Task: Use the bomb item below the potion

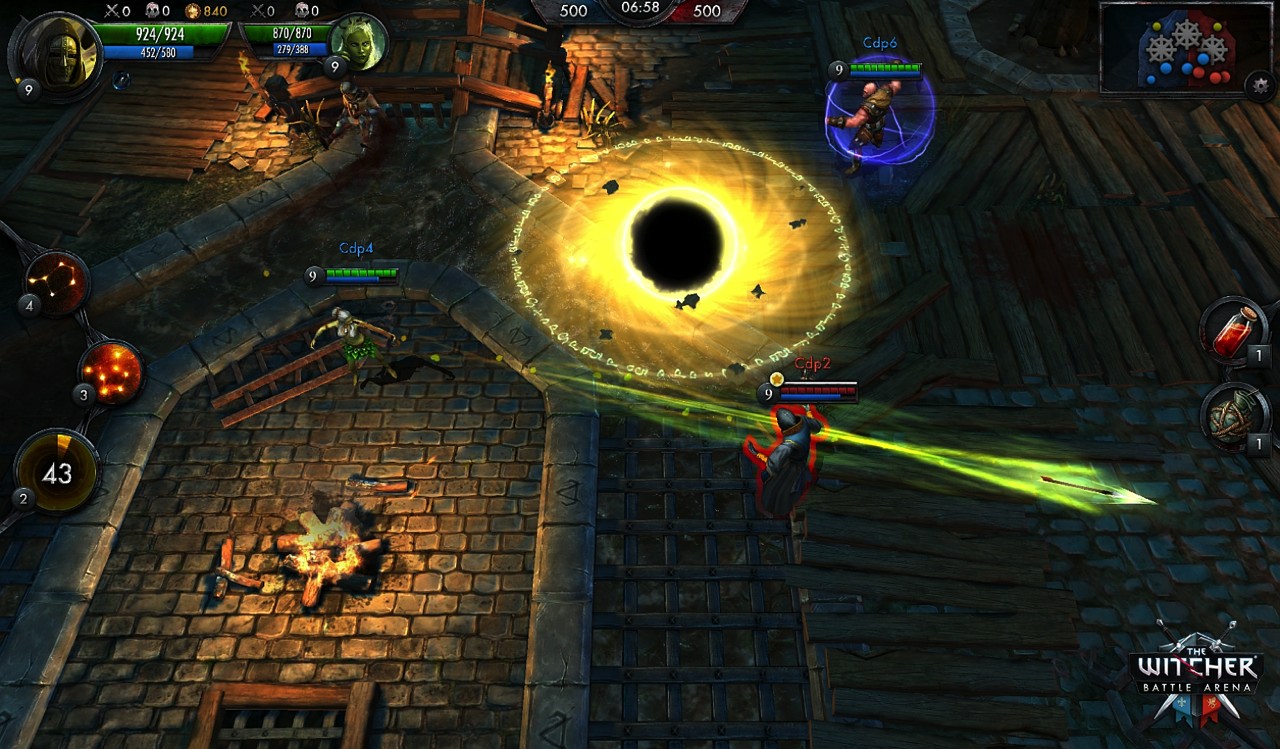Action: click(x=1233, y=417)
